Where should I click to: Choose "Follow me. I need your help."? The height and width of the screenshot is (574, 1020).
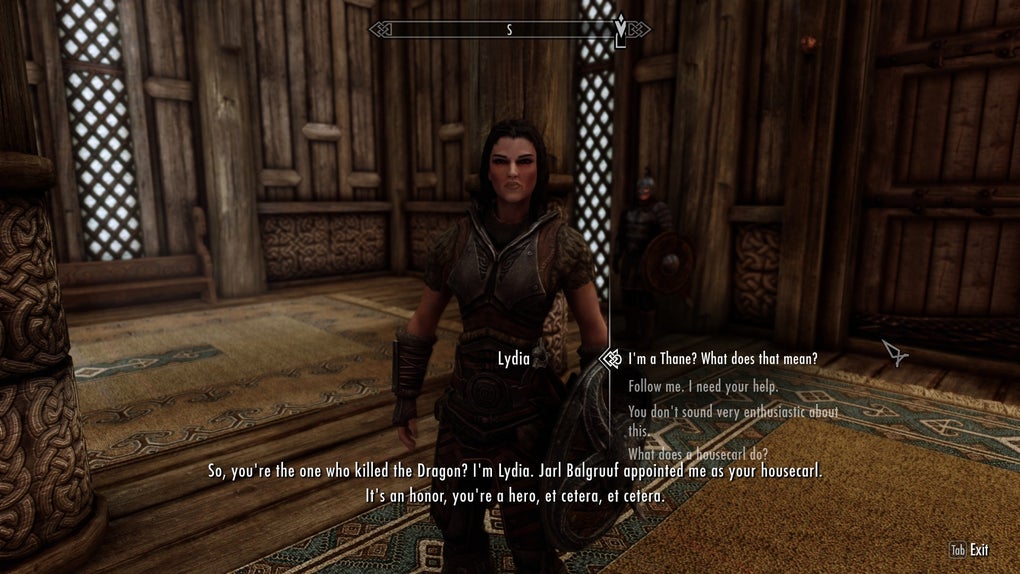(x=702, y=386)
